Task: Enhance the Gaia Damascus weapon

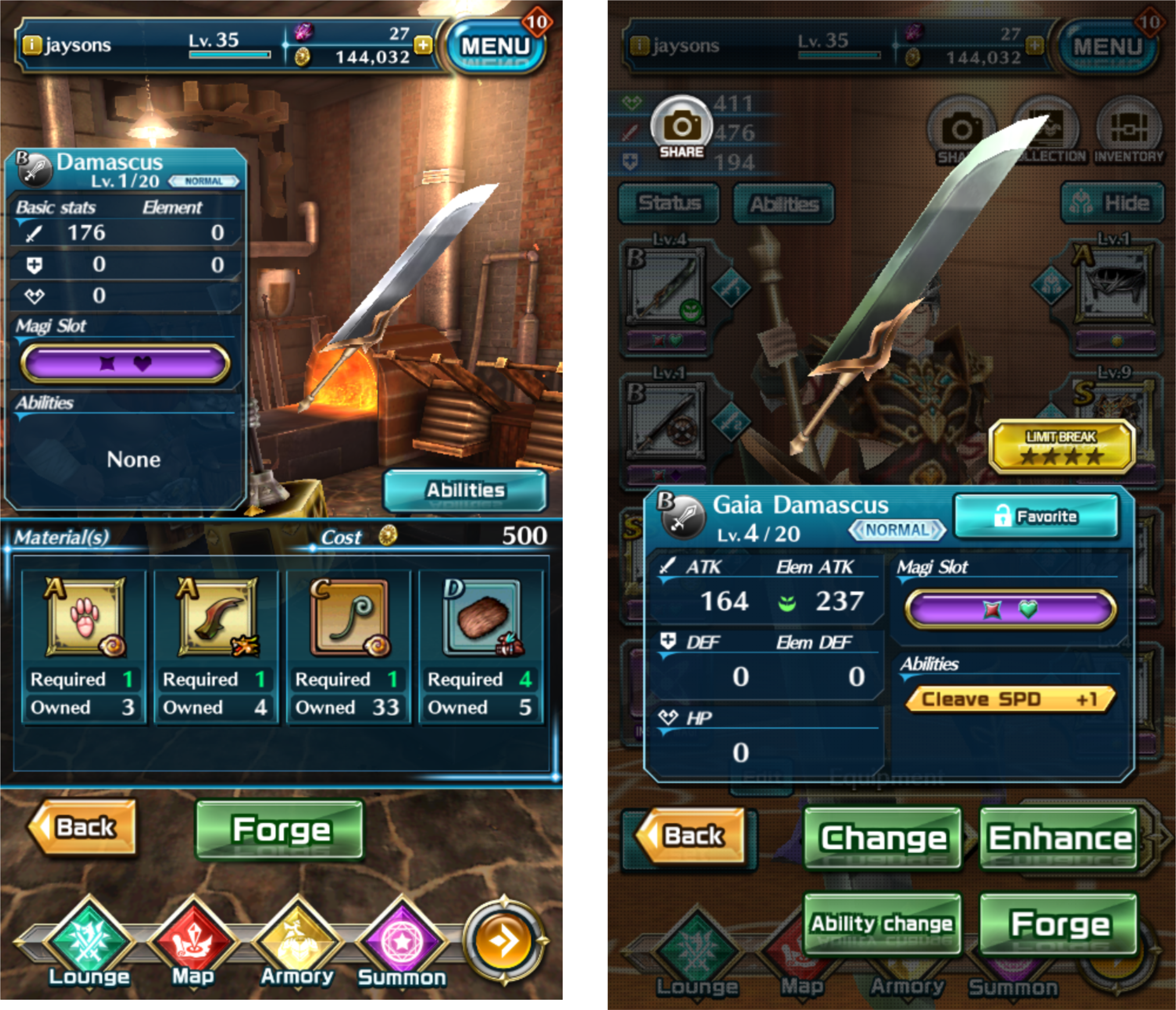Action: [x=1059, y=838]
